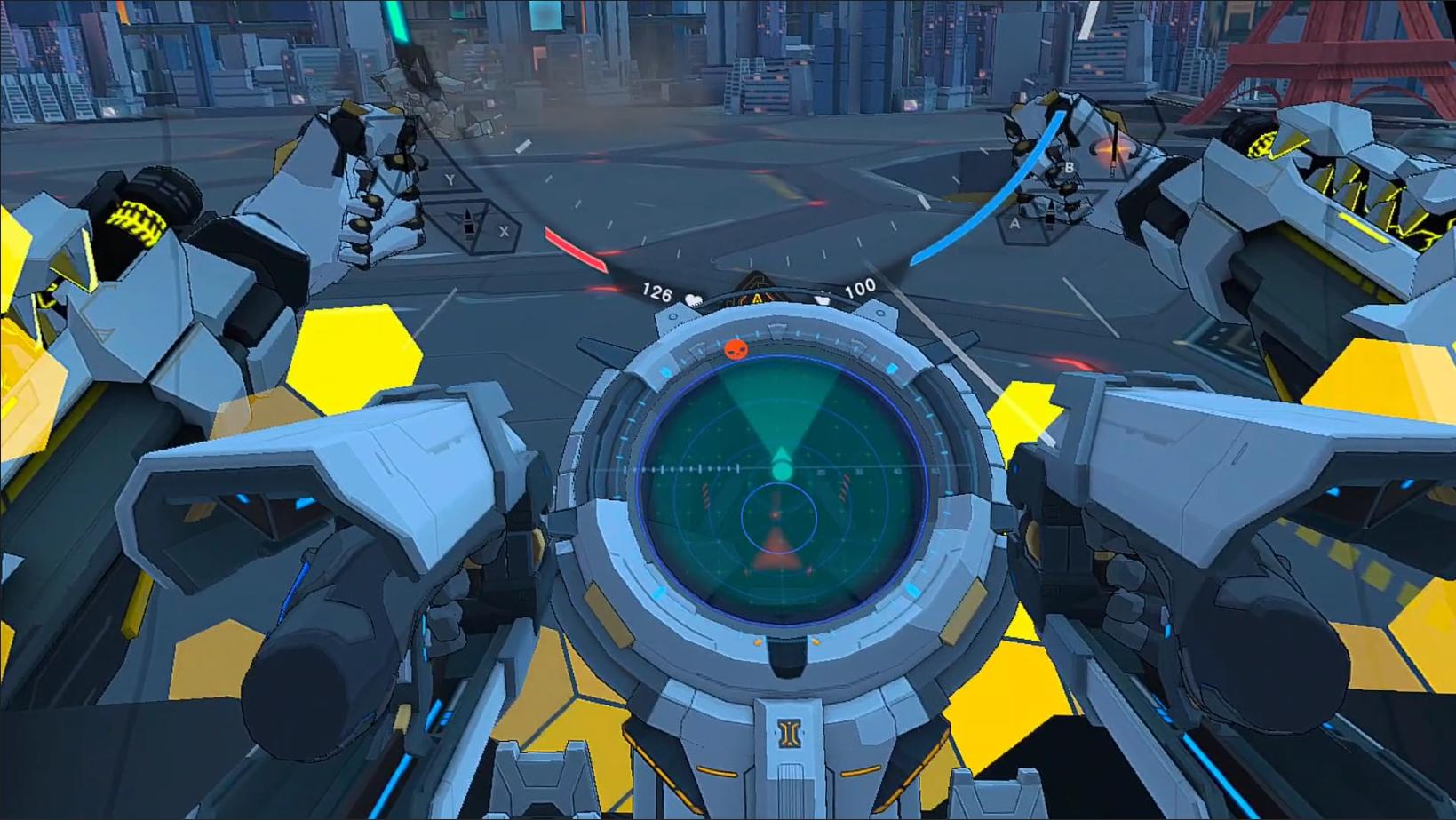Select the orange skull marker on the radar

click(x=736, y=350)
